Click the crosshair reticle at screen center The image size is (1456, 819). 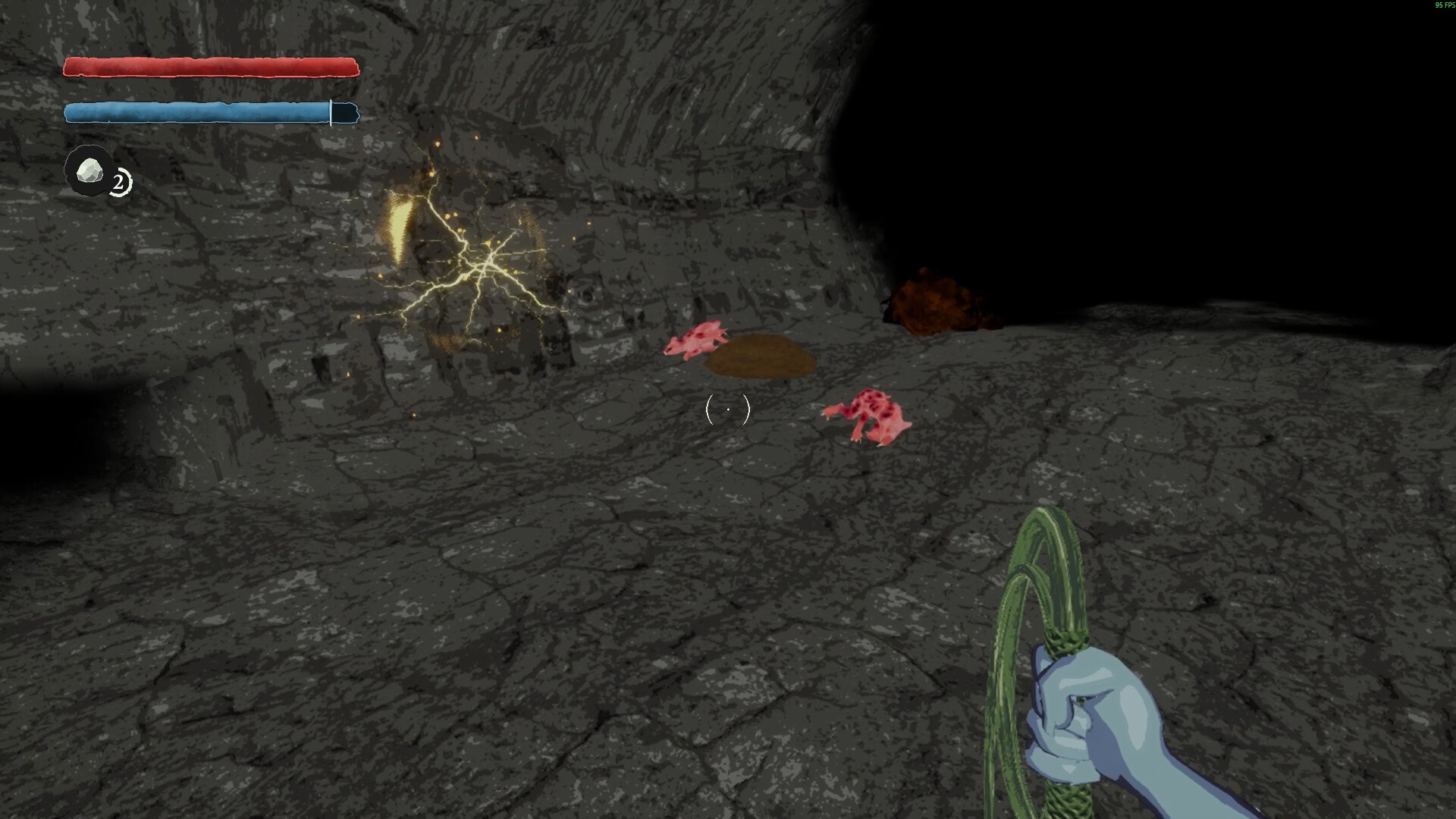click(727, 409)
